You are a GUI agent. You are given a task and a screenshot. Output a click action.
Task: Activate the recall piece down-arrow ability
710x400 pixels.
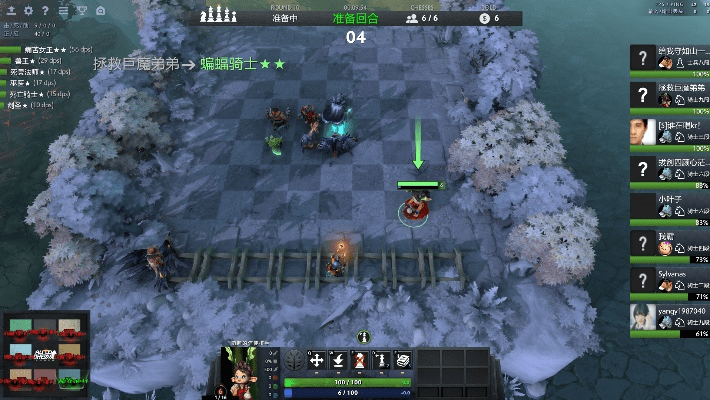(338, 361)
